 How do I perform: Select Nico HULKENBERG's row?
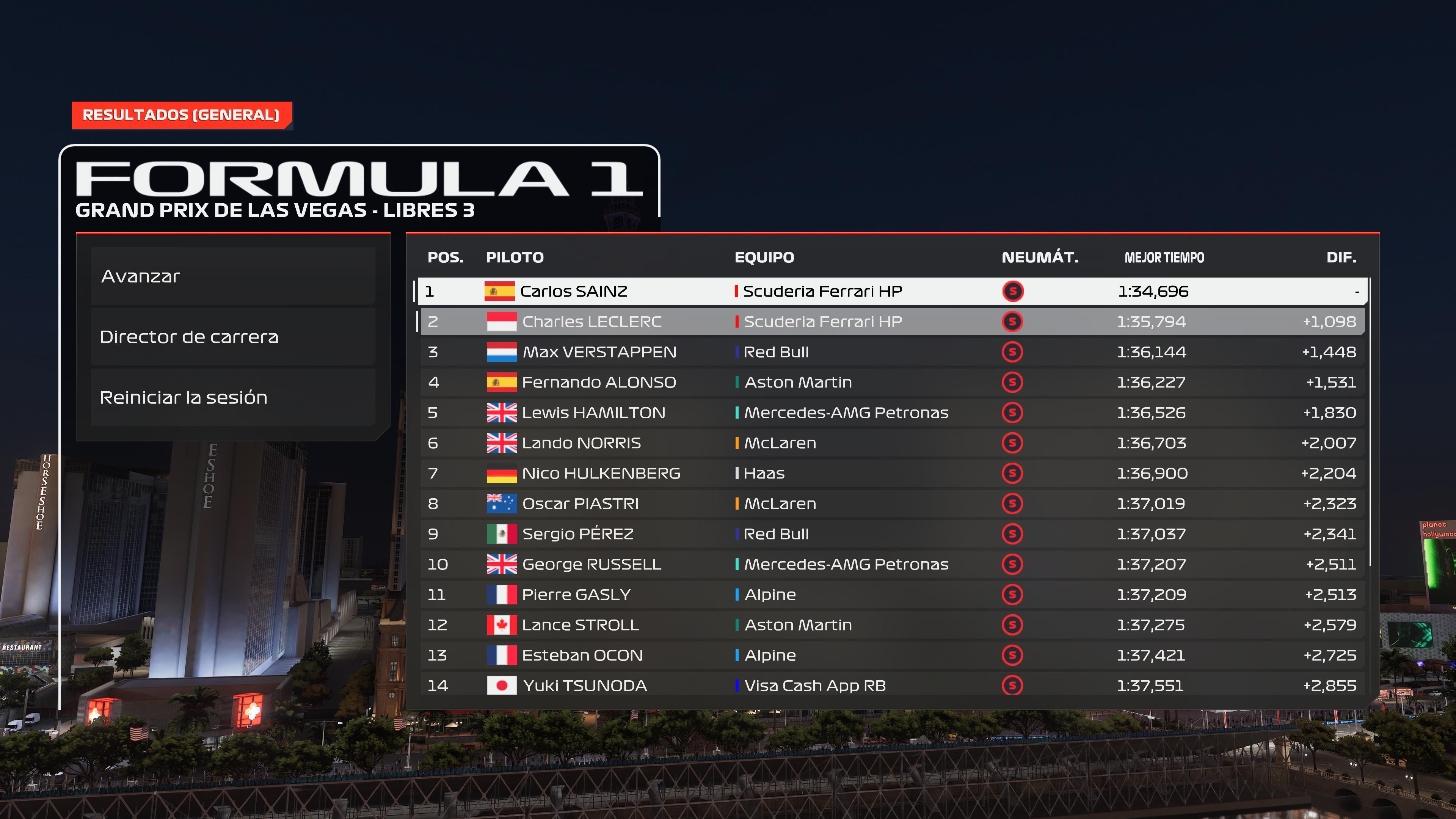[892, 473]
